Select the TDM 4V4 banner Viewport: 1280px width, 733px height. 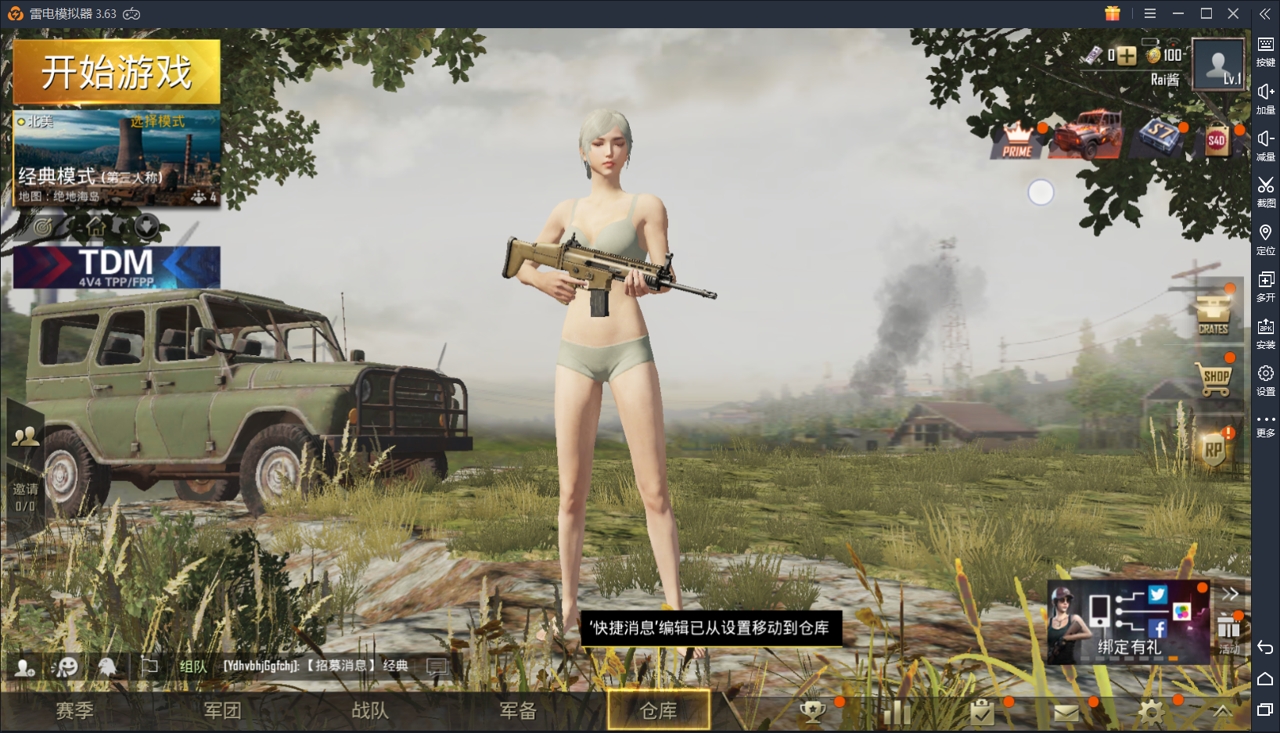116,267
